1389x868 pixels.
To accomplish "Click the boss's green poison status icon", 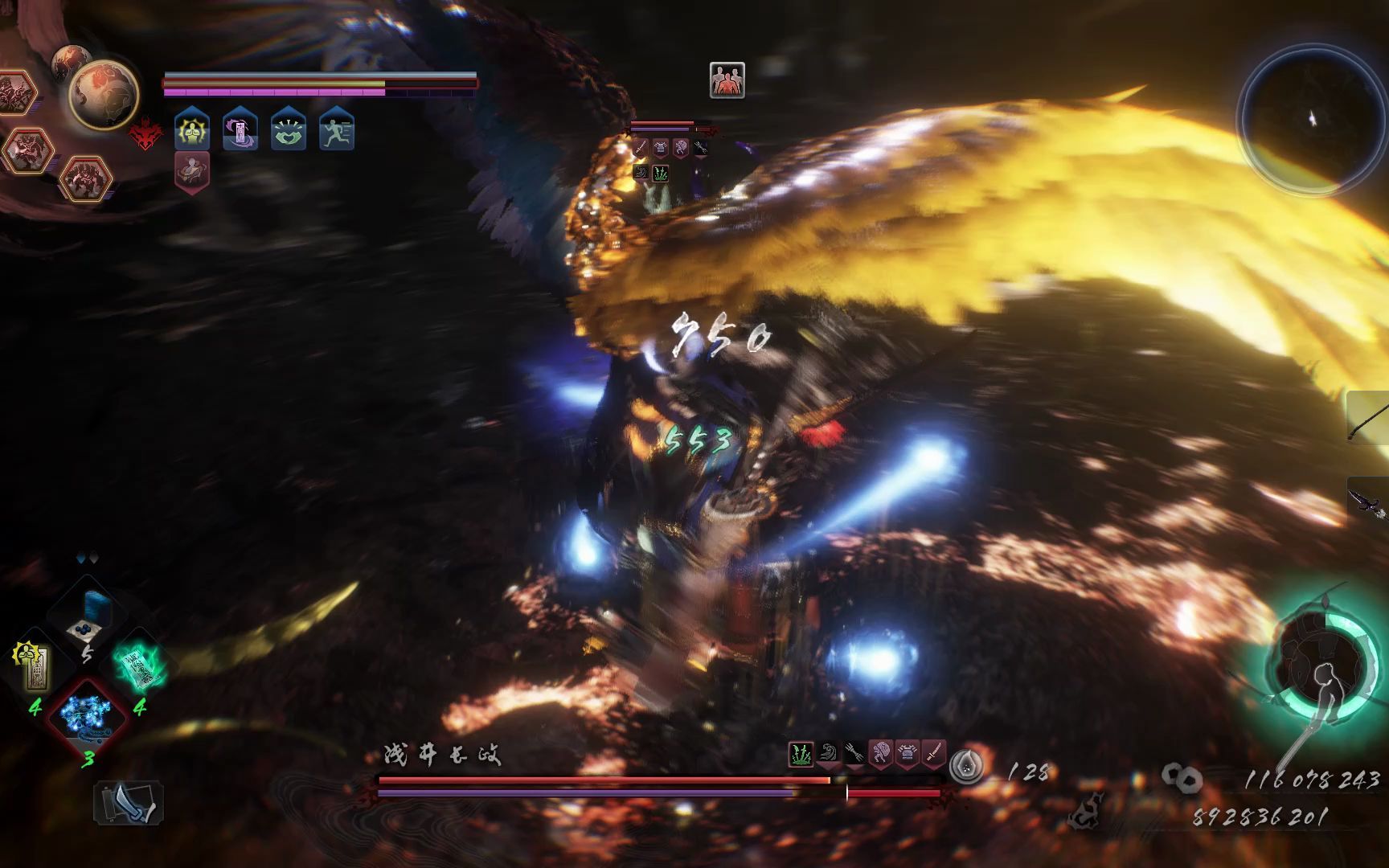I will 801,755.
